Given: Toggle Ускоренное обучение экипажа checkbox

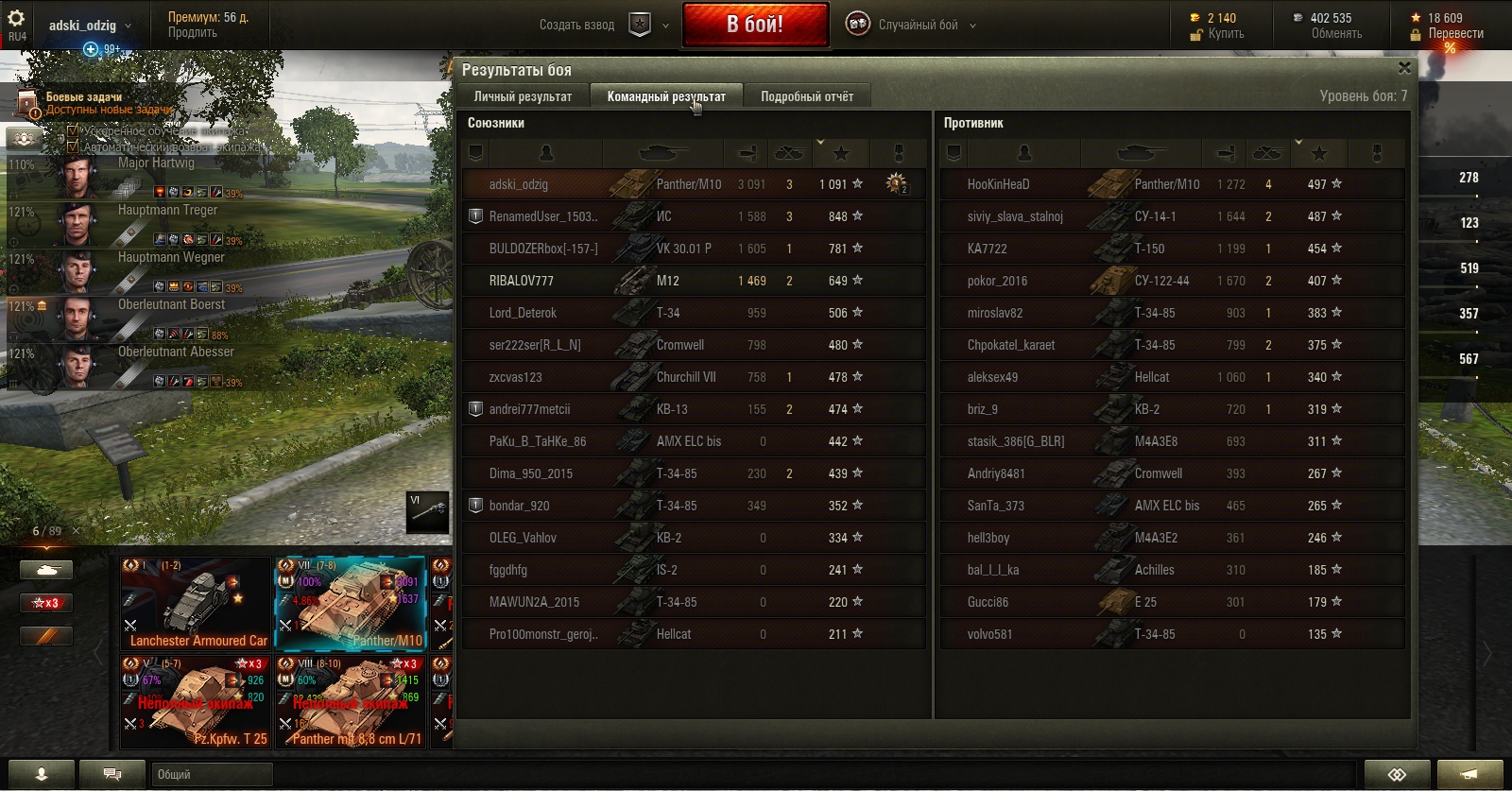Looking at the screenshot, I should click(73, 130).
